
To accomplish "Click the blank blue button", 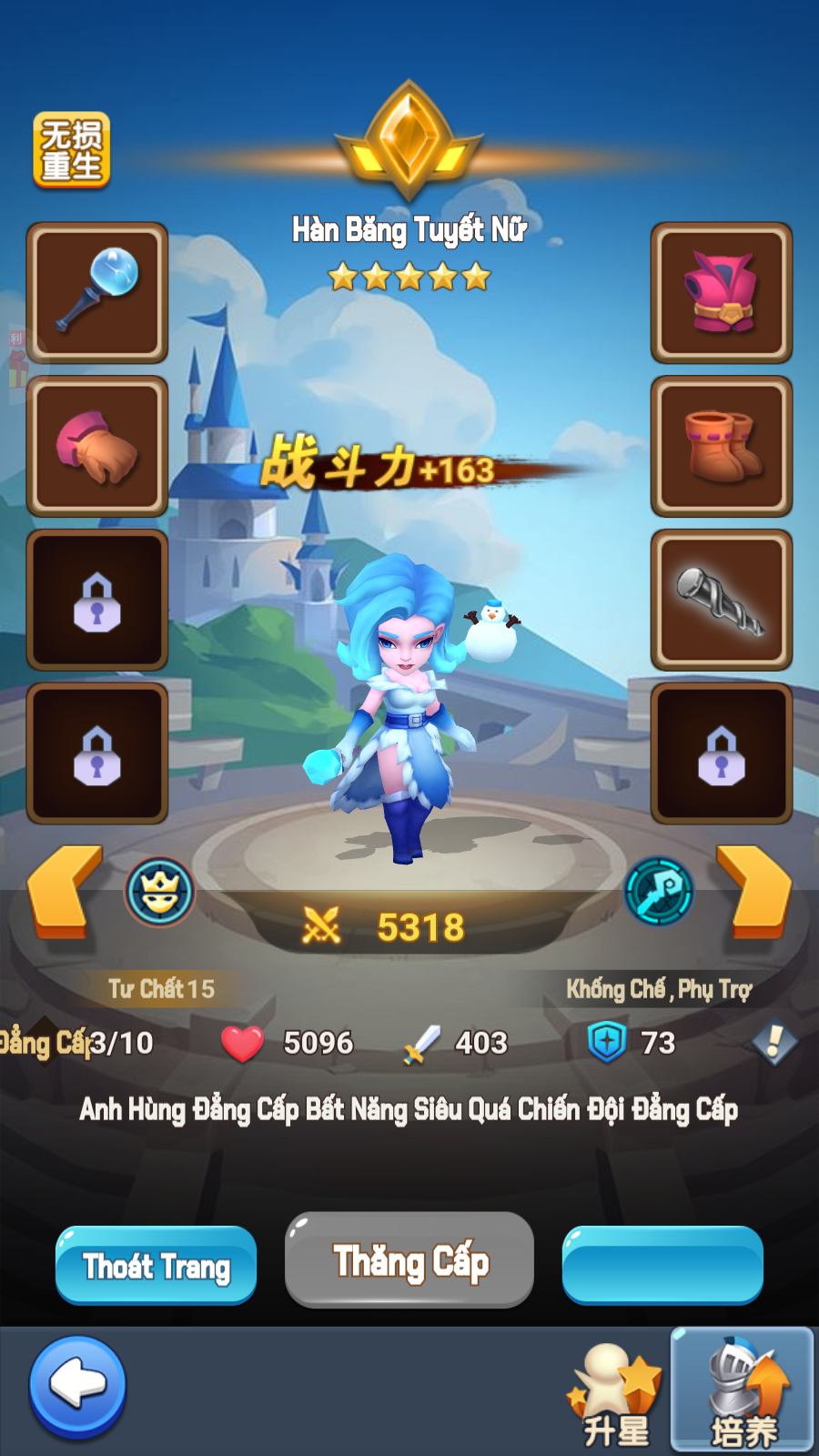I will 662,1265.
